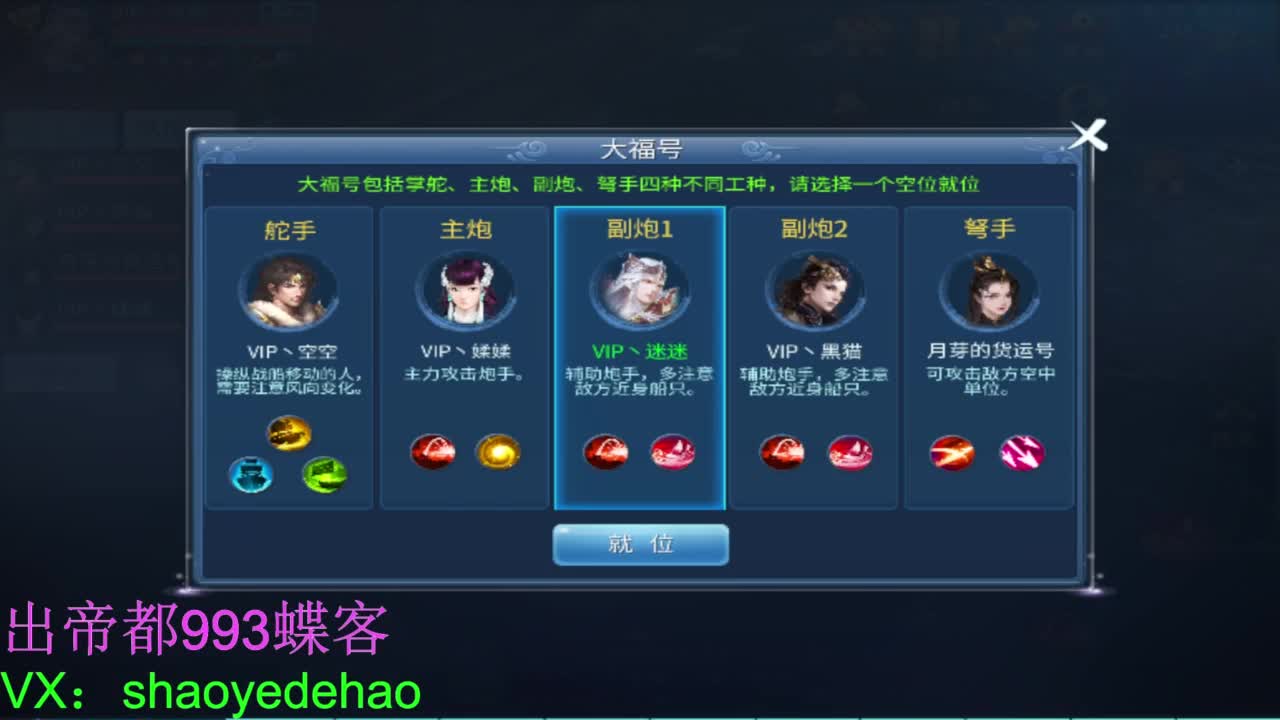Open VIP丶空空's character portrait
The image size is (1280, 720).
click(x=289, y=290)
